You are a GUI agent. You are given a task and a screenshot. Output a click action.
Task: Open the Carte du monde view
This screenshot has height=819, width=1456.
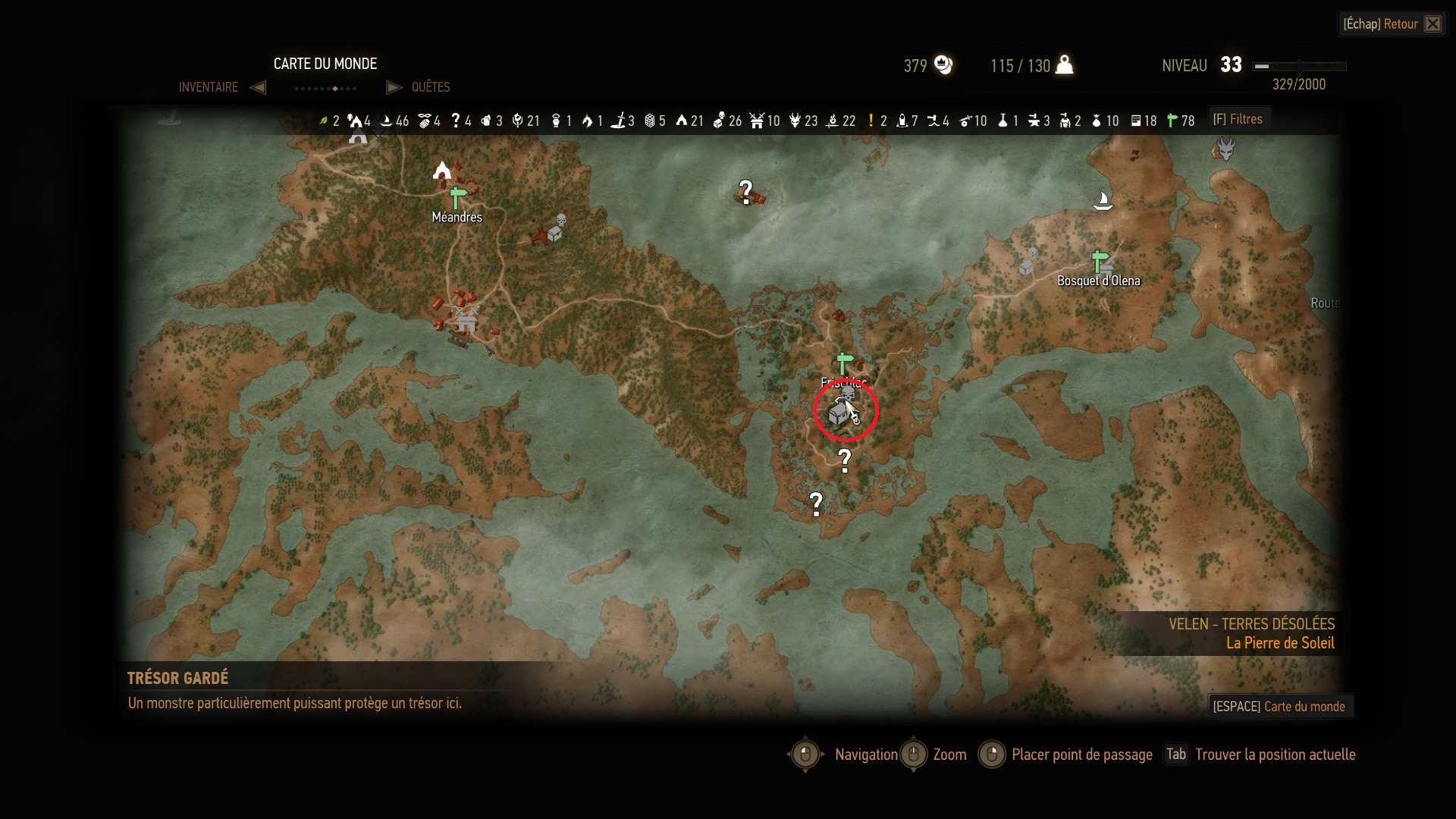[1280, 706]
